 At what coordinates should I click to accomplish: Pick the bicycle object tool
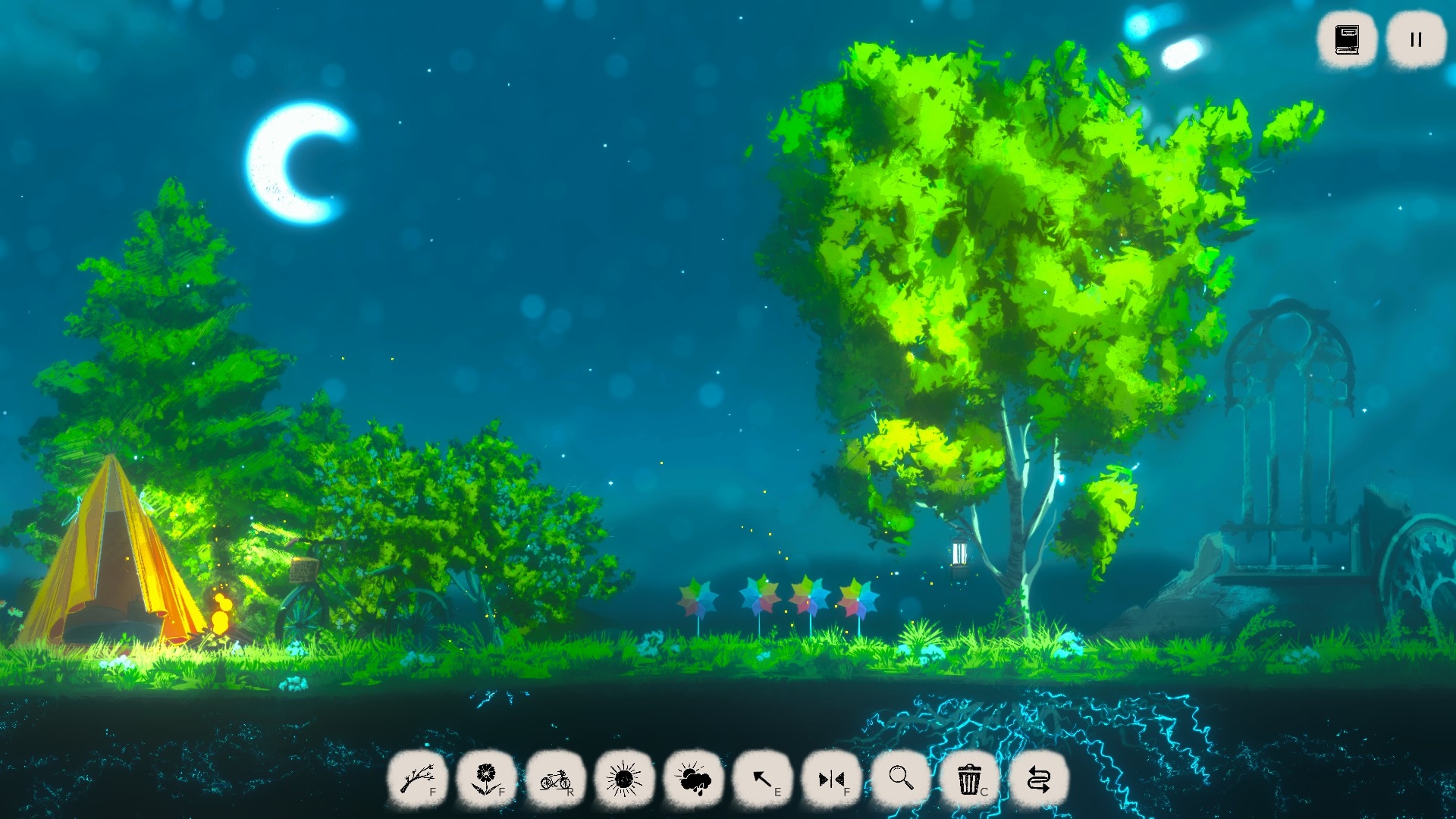pyautogui.click(x=555, y=779)
